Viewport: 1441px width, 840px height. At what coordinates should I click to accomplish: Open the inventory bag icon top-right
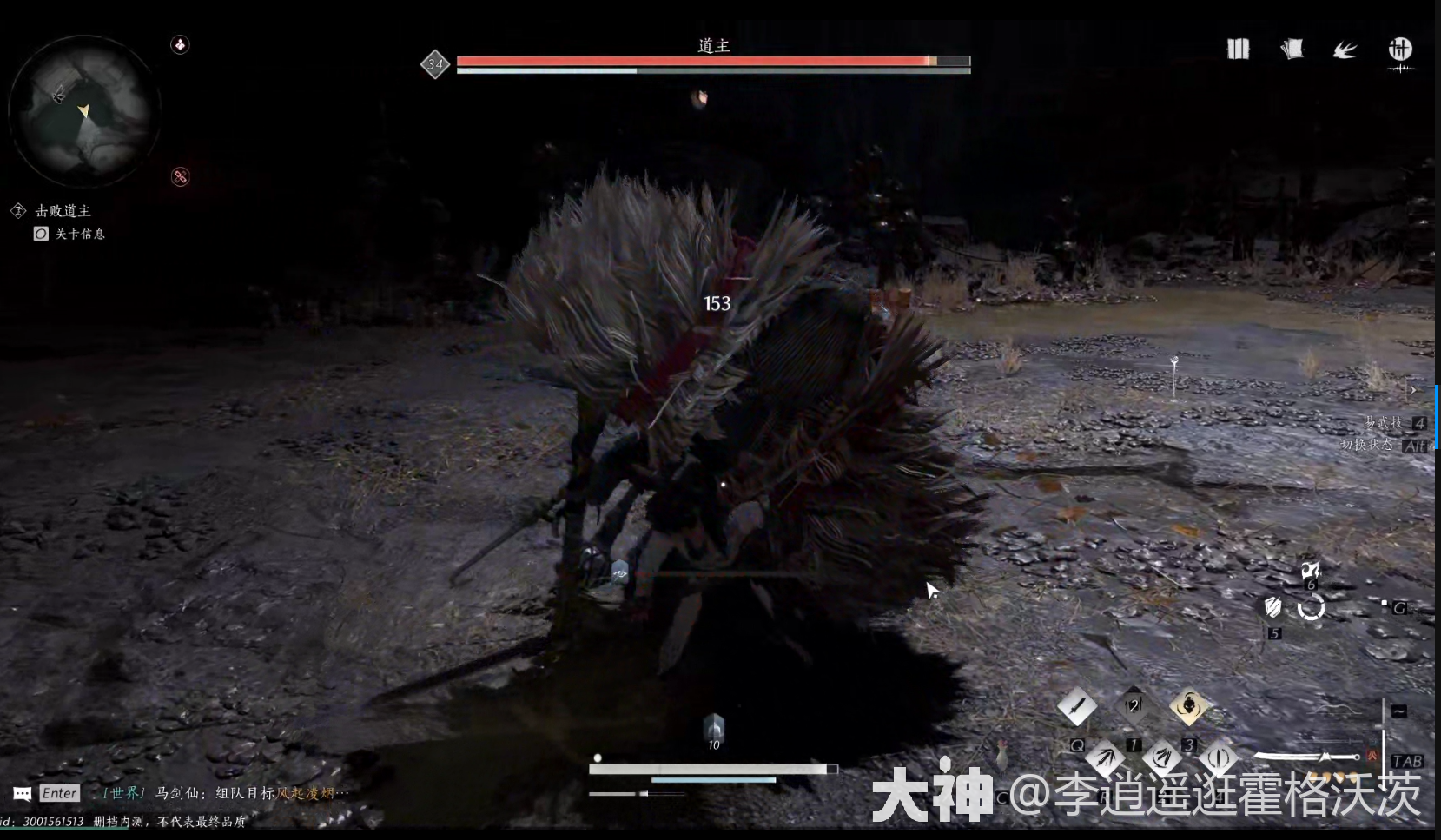(x=1237, y=50)
